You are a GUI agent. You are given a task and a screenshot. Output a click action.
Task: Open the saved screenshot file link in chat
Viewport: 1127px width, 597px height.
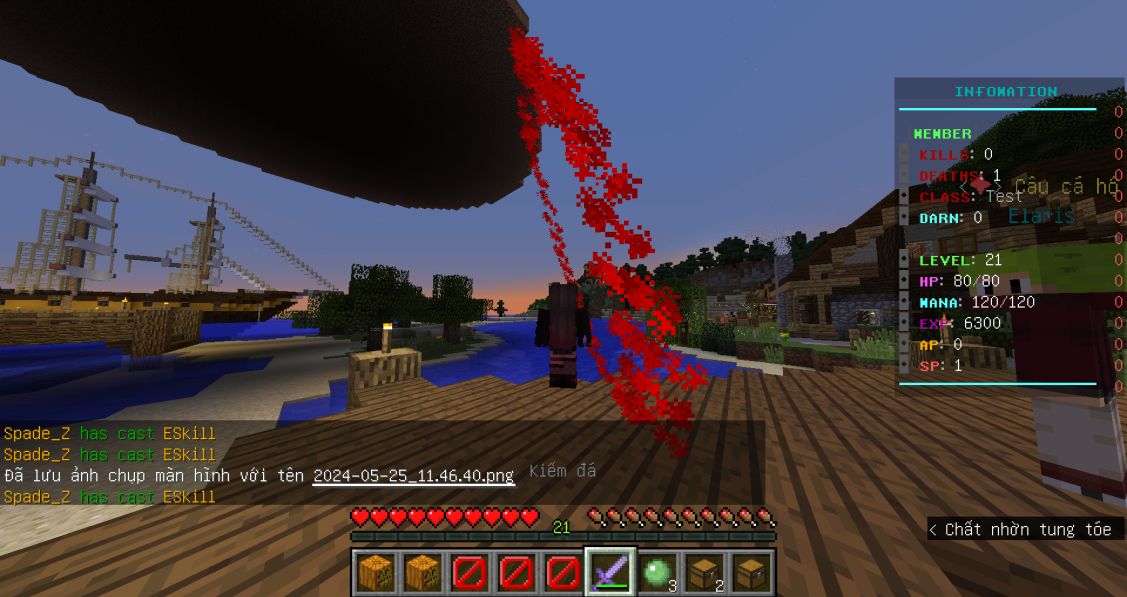click(413, 476)
